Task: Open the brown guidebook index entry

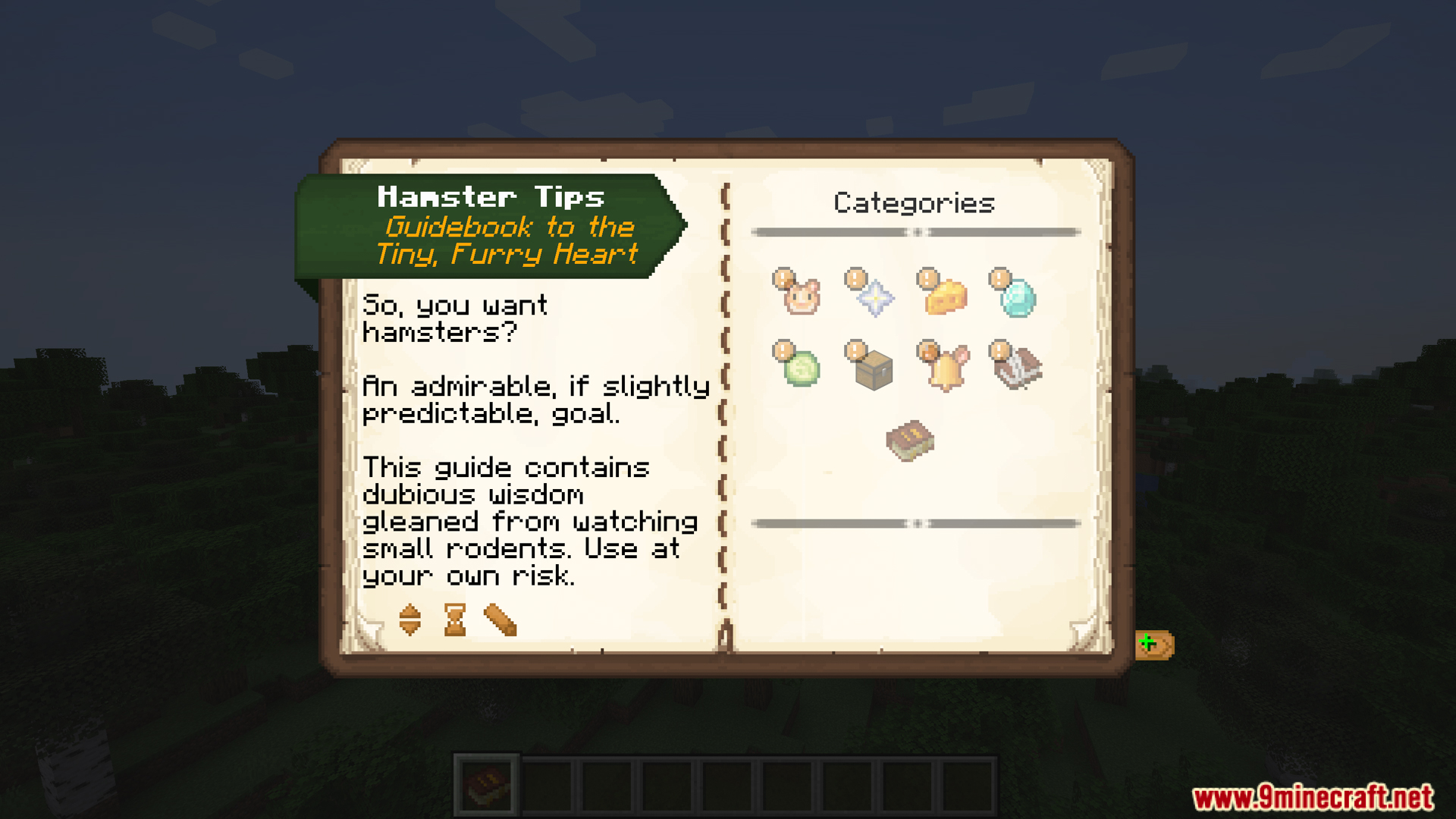Action: (910, 441)
